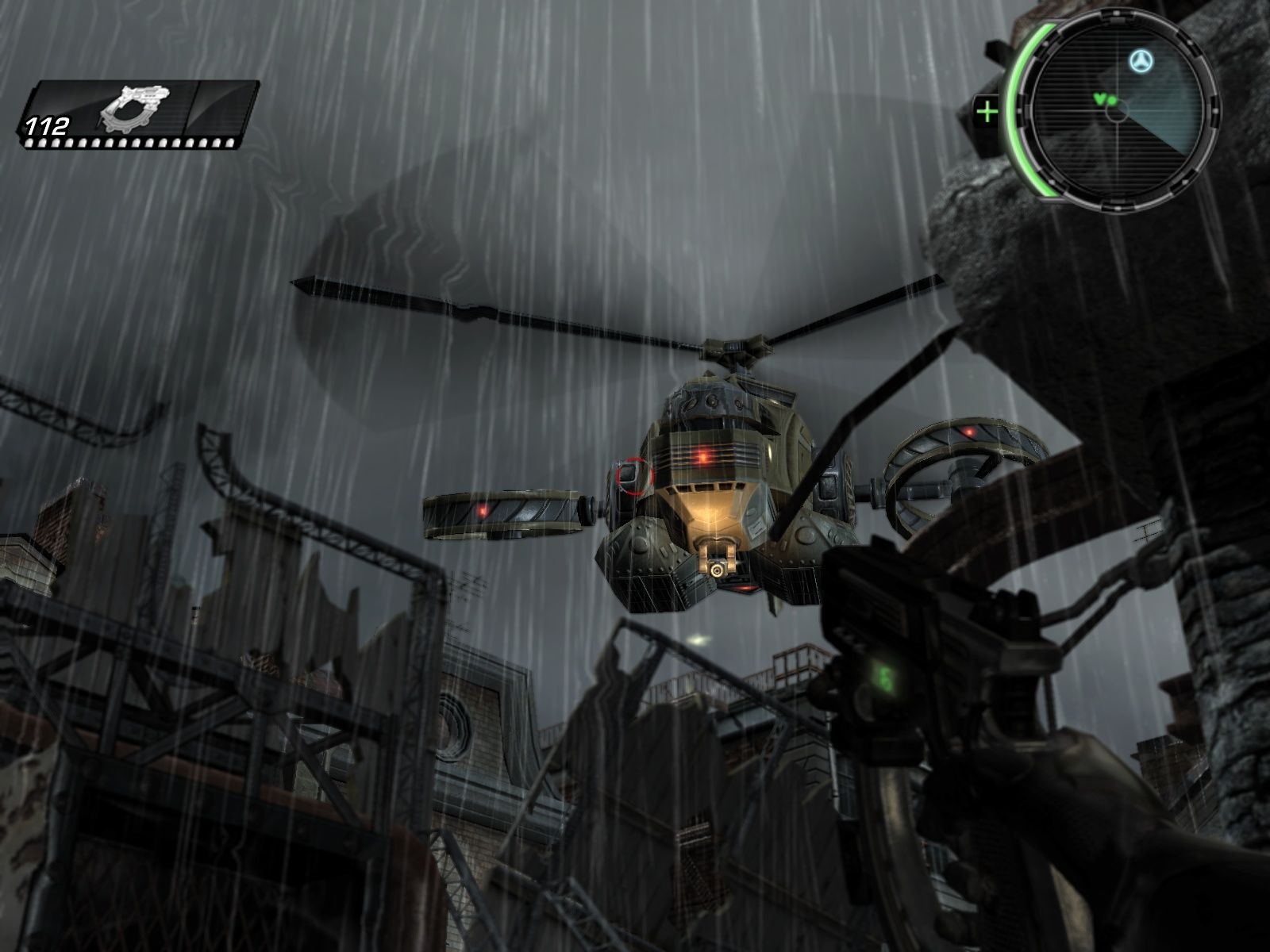Viewport: 1270px width, 952px height.
Task: Click the circular radar minimap
Action: pos(1115,111)
